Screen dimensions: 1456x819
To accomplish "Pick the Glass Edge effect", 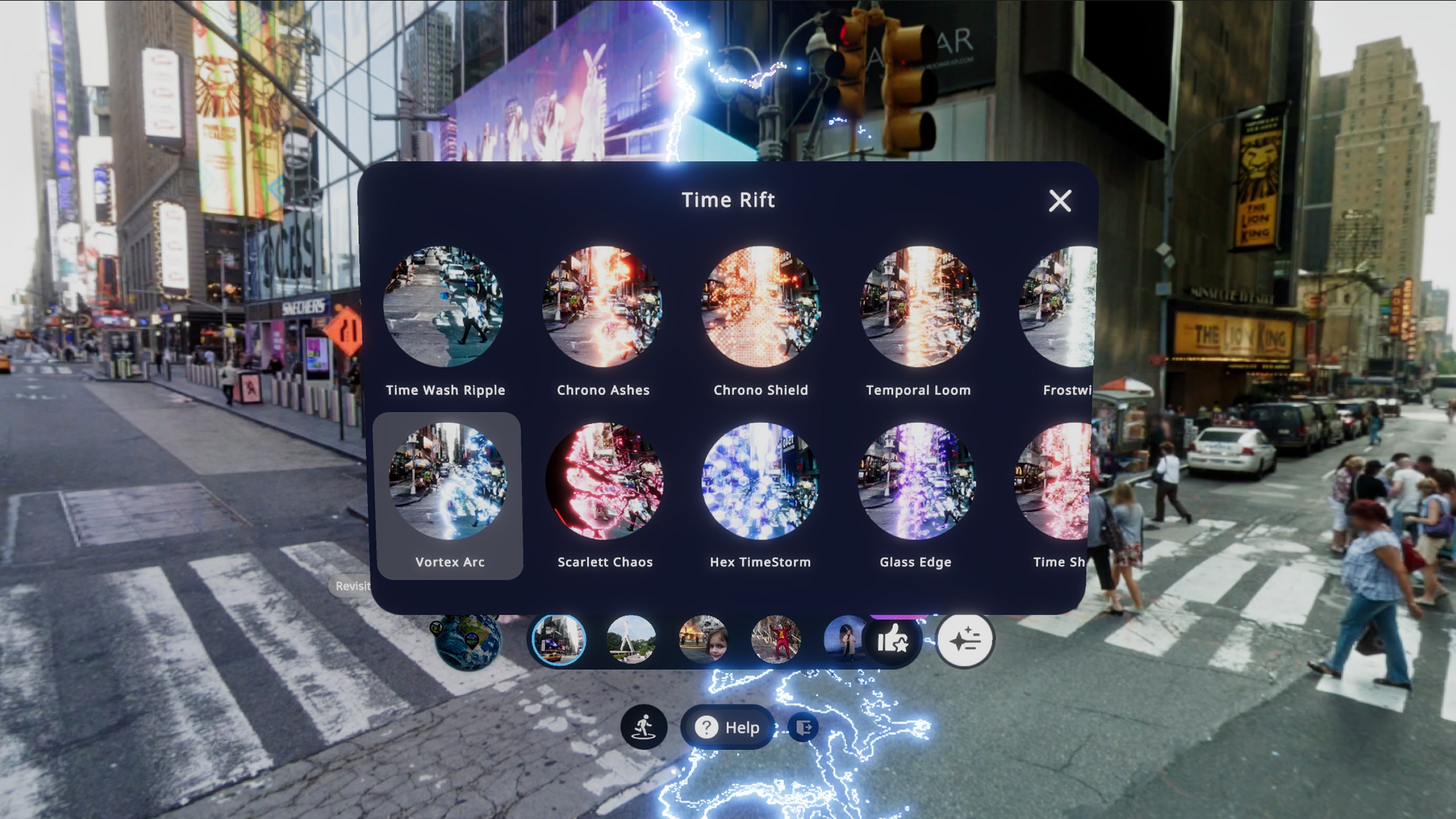I will [x=916, y=481].
